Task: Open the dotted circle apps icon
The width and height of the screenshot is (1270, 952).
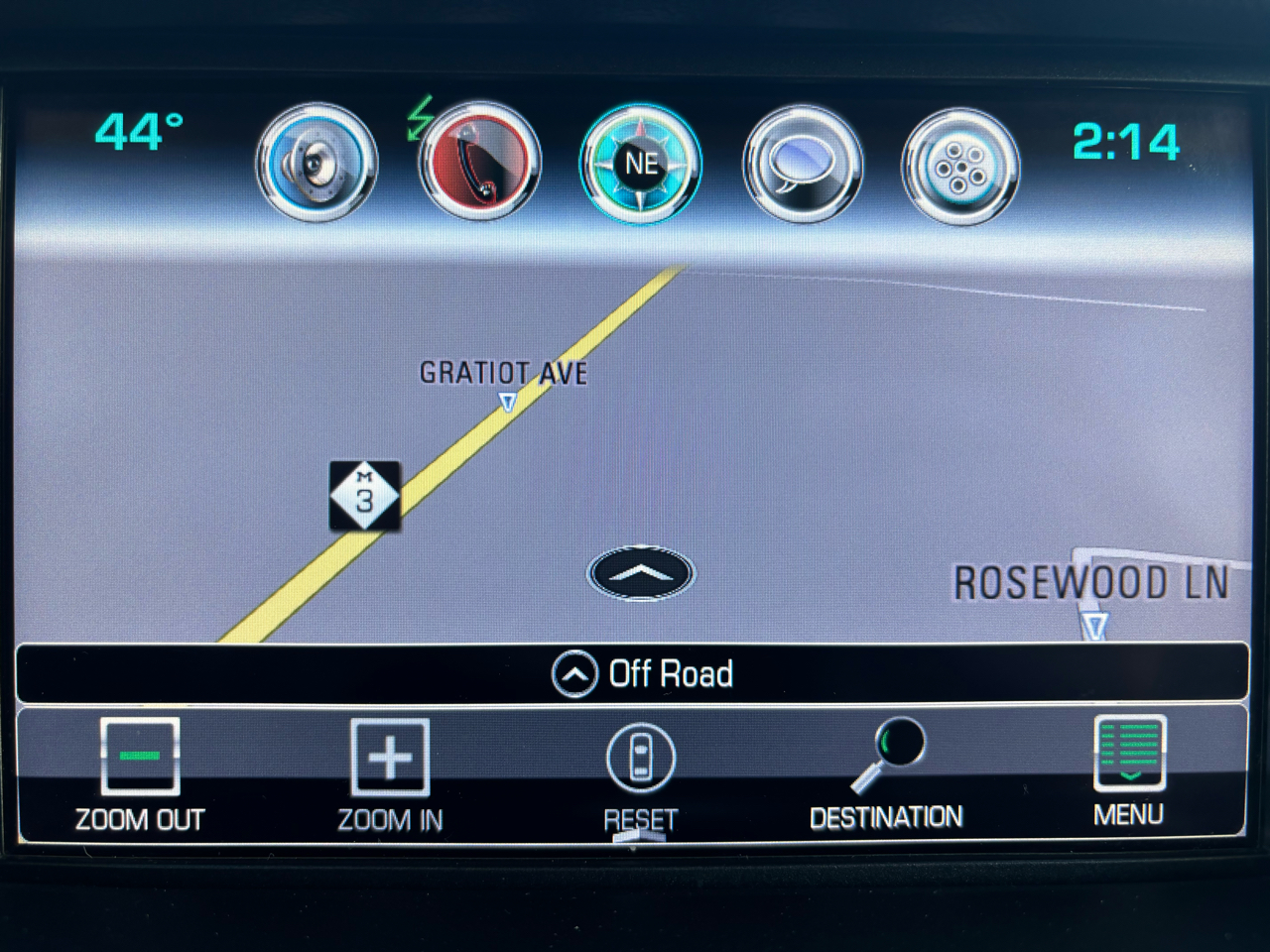Action: [960, 167]
